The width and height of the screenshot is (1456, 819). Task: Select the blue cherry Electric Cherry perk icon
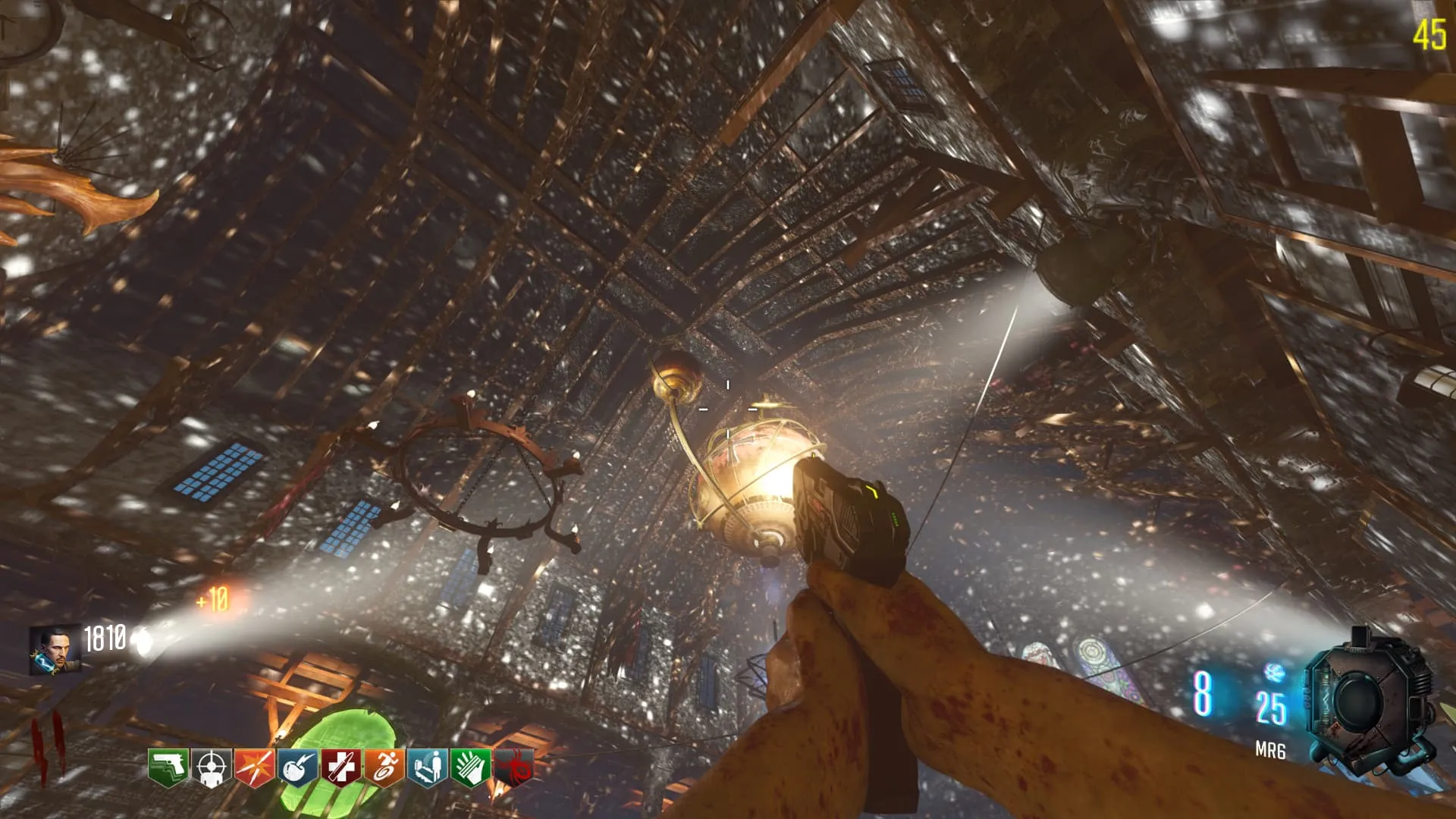point(297,768)
